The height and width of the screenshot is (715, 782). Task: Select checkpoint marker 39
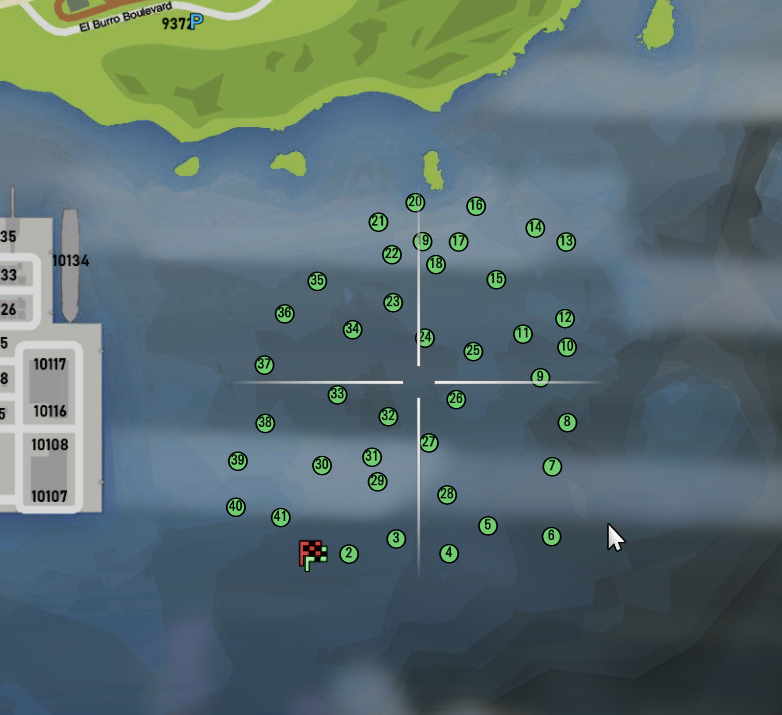click(x=237, y=461)
